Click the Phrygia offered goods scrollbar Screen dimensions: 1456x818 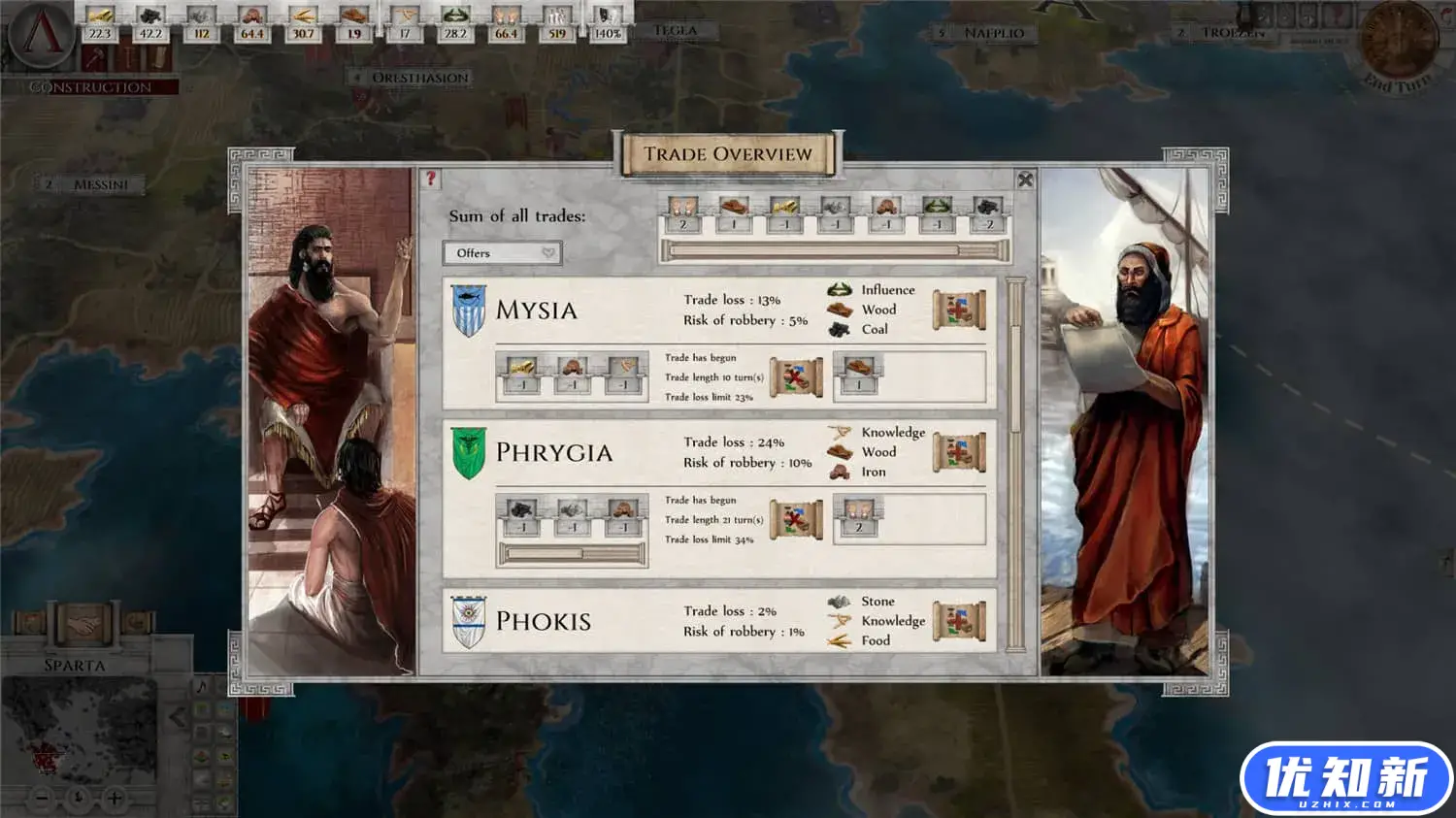tap(572, 554)
